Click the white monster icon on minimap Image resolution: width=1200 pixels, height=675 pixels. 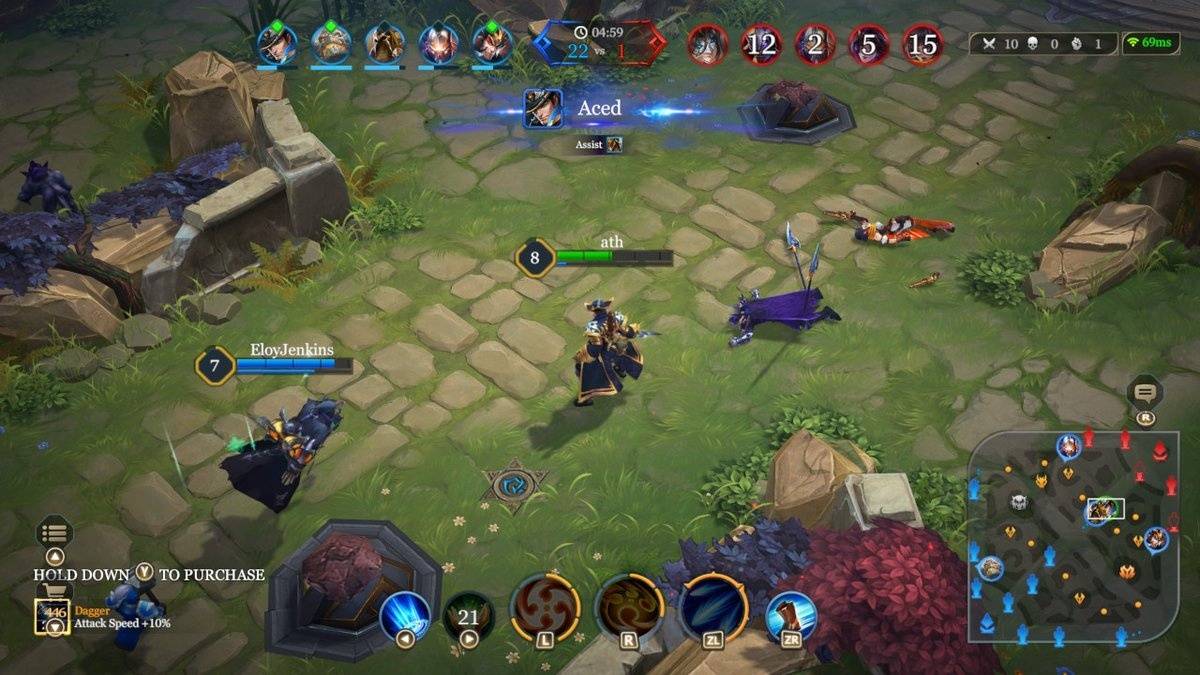coord(1019,502)
